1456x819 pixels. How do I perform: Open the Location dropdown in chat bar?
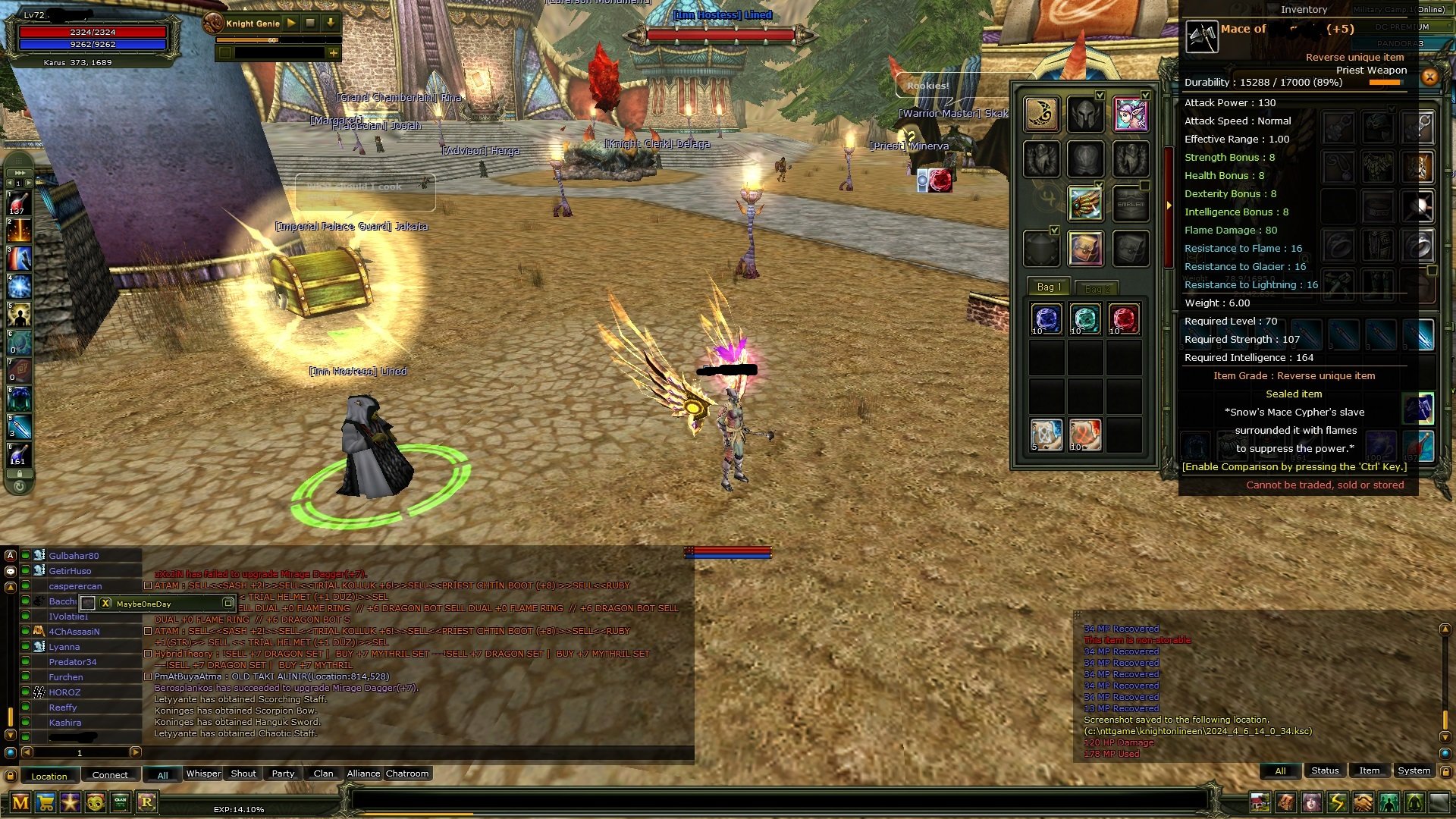point(50,775)
